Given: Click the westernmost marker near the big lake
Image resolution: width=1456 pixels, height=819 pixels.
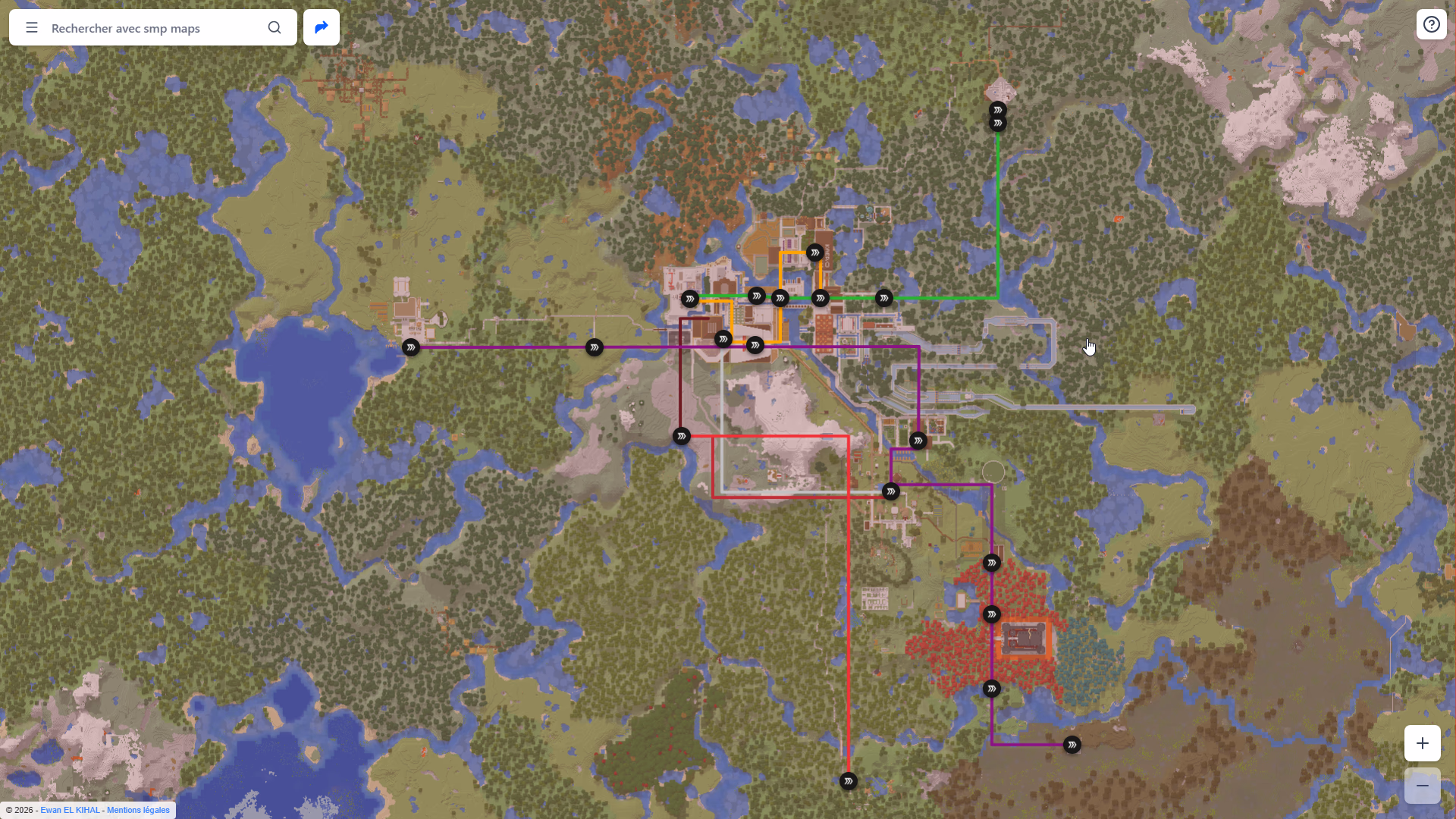Looking at the screenshot, I should point(410,347).
